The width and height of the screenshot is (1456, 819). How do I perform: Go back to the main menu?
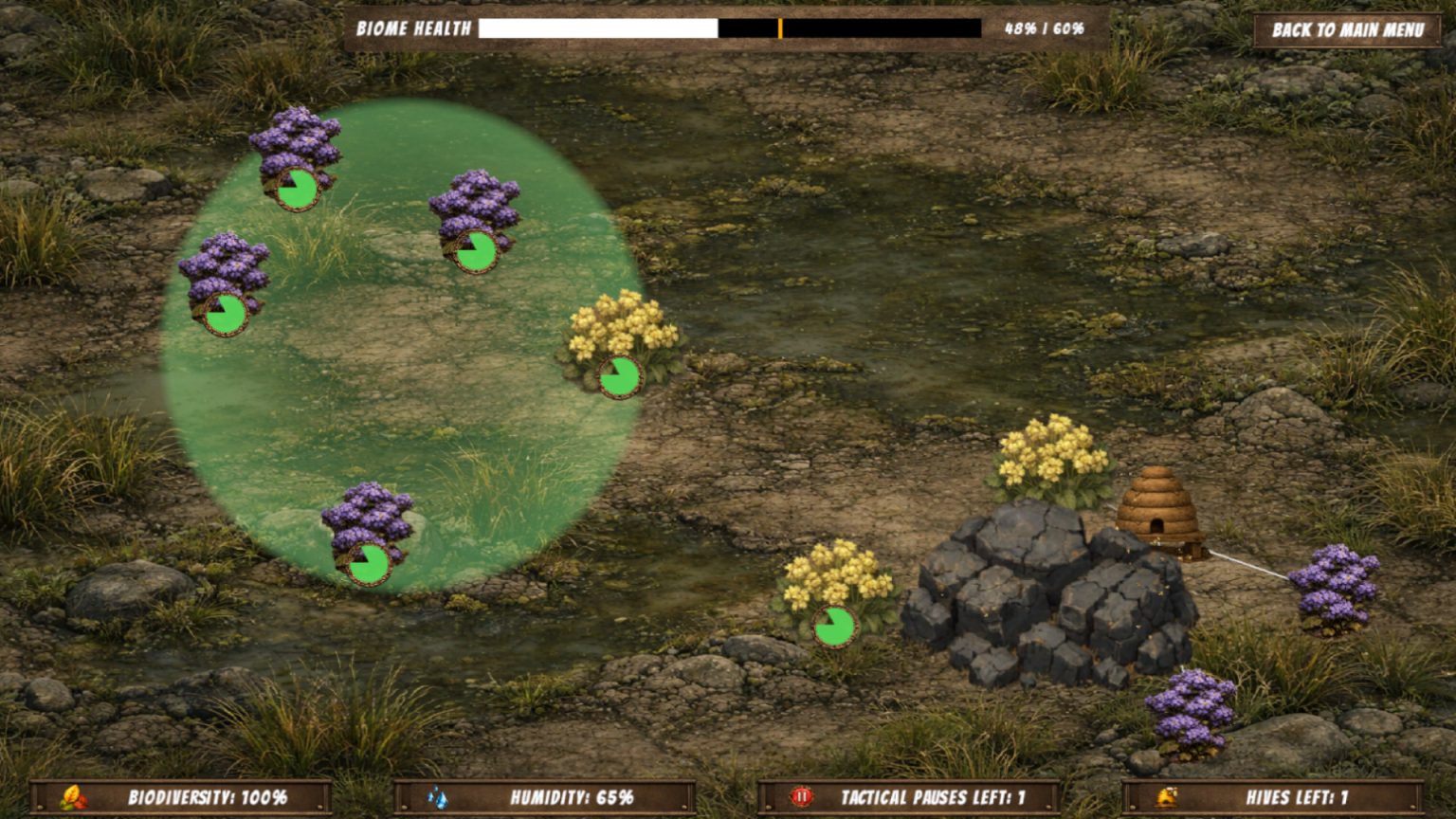tap(1347, 30)
